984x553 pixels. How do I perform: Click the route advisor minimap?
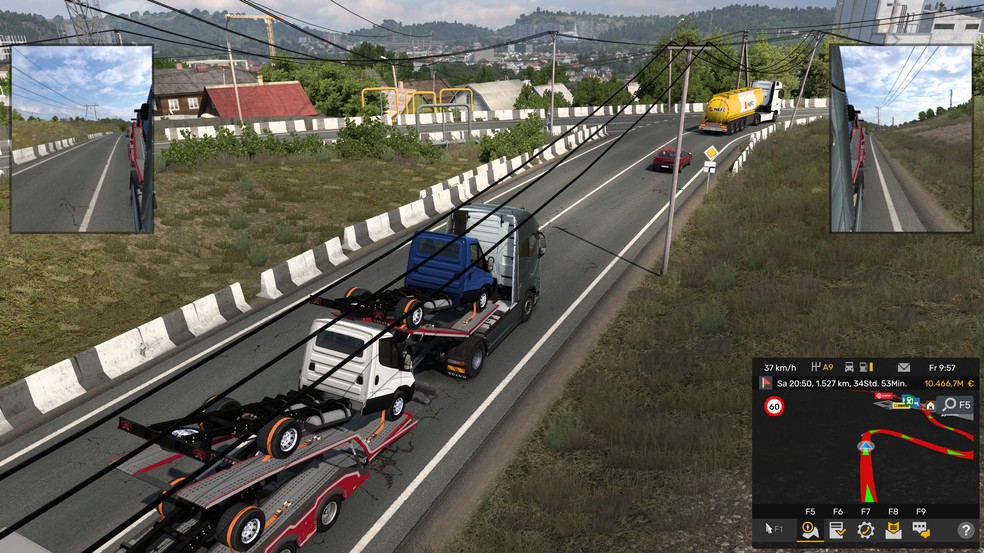865,450
